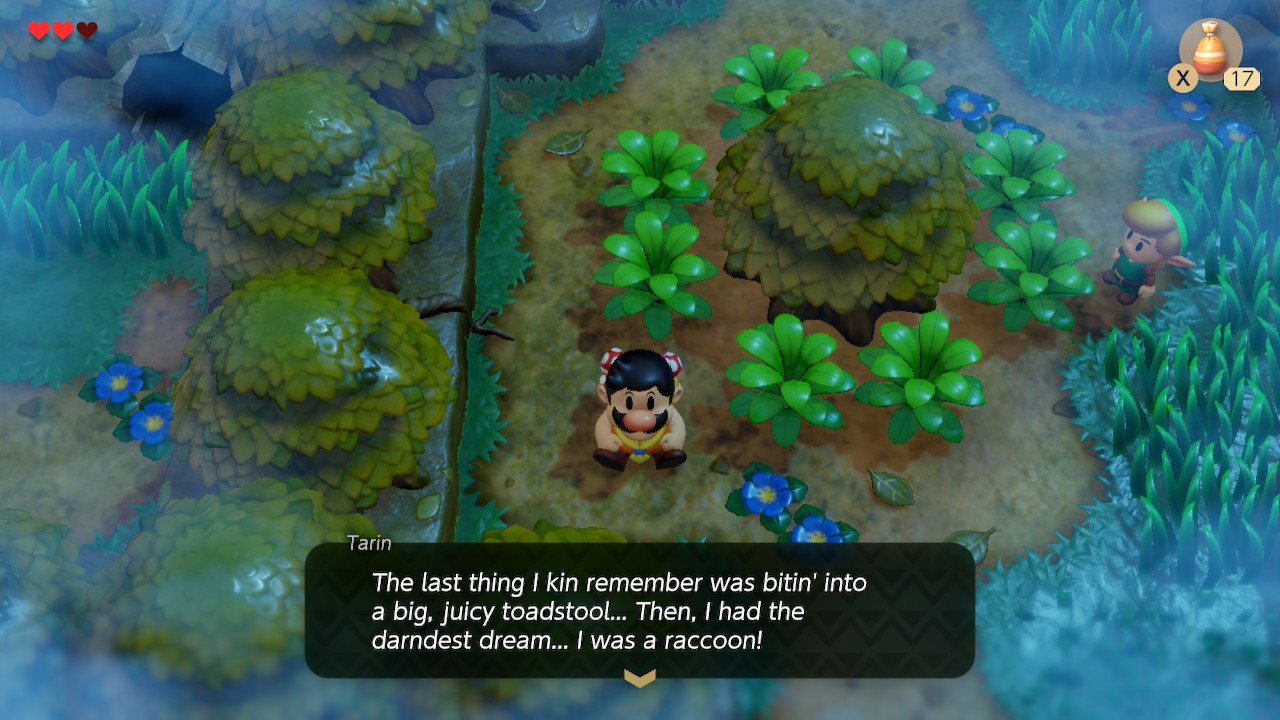The image size is (1280, 720).
Task: Select the magic powder item icon
Action: pyautogui.click(x=1211, y=50)
